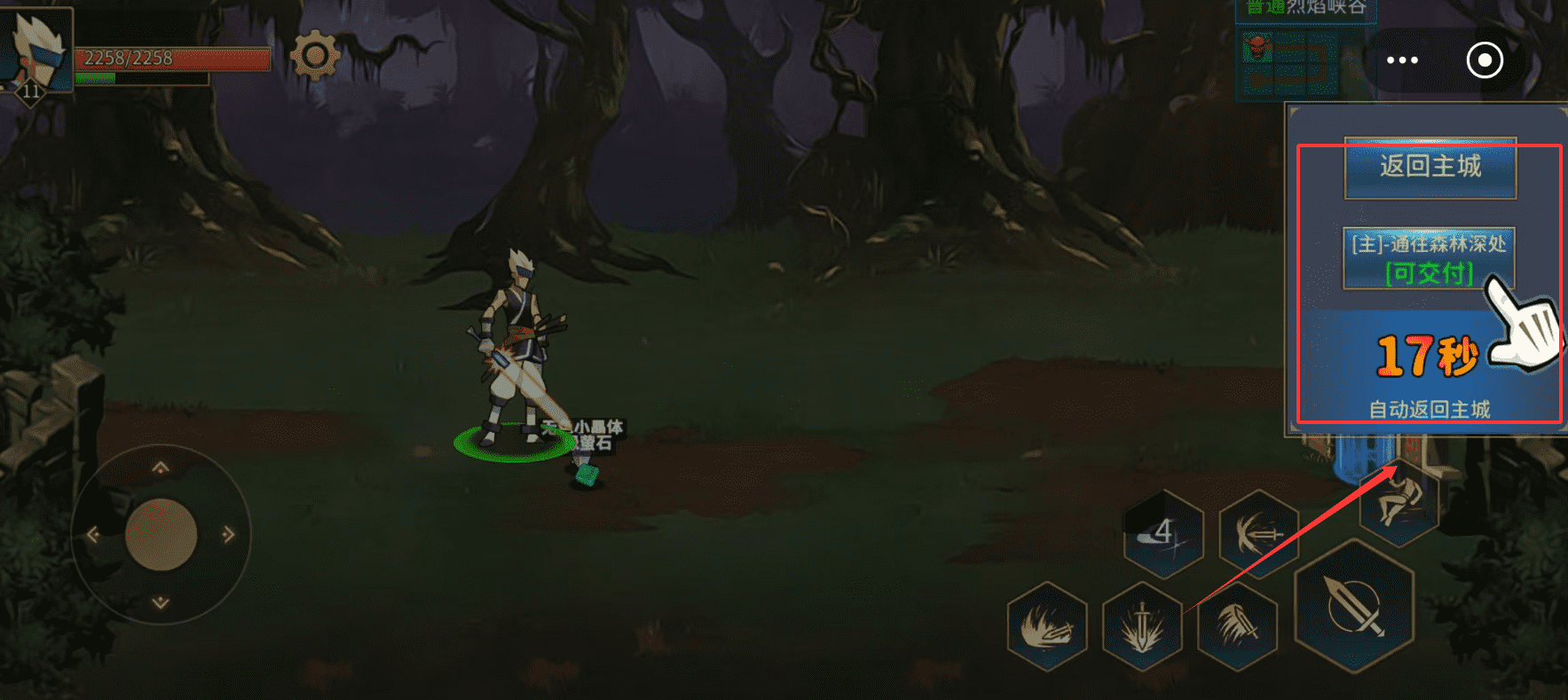Open the three-dots mini program menu
This screenshot has width=1568, height=700.
coord(1402,60)
